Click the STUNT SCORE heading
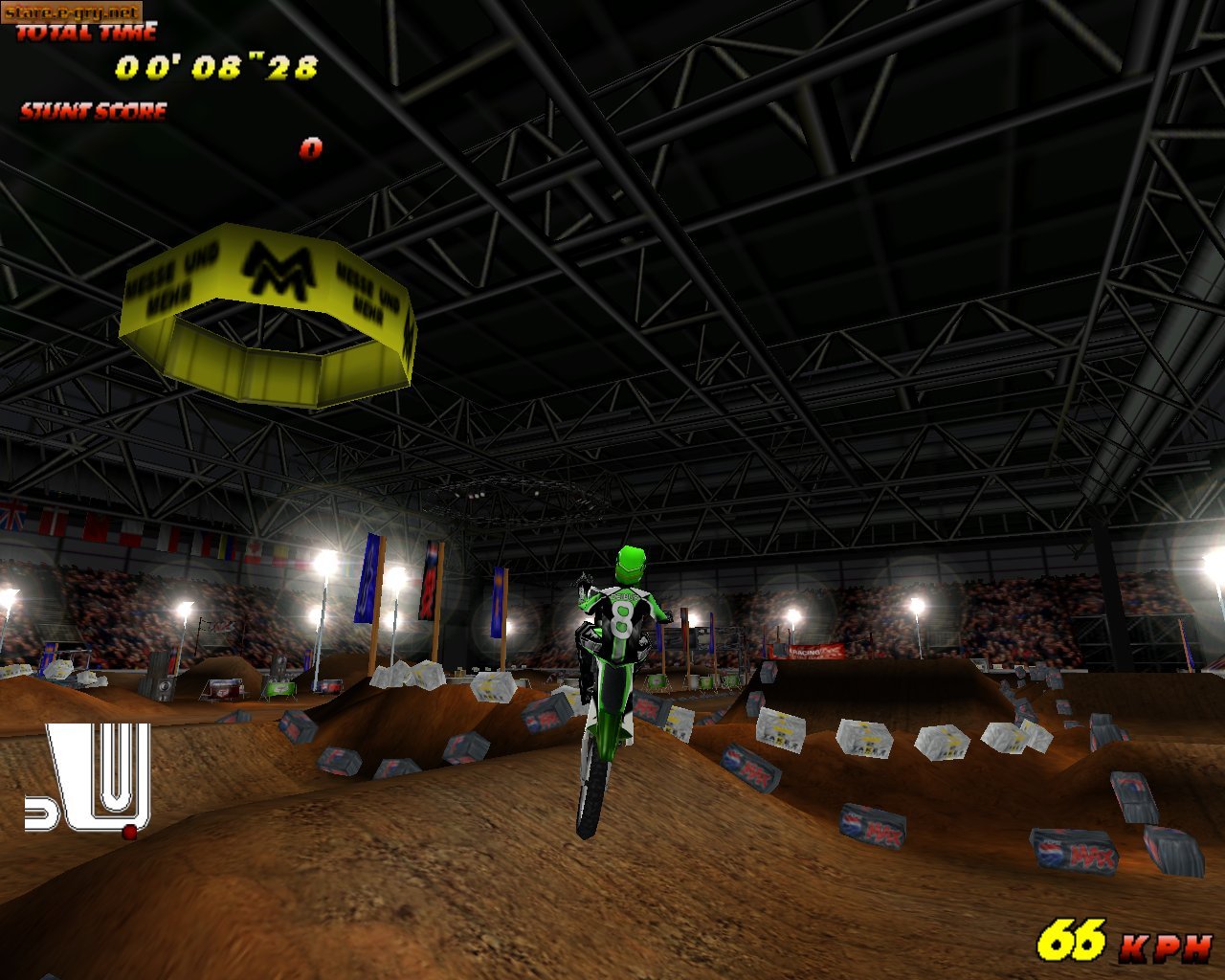Viewport: 1225px width, 980px height. (91, 113)
